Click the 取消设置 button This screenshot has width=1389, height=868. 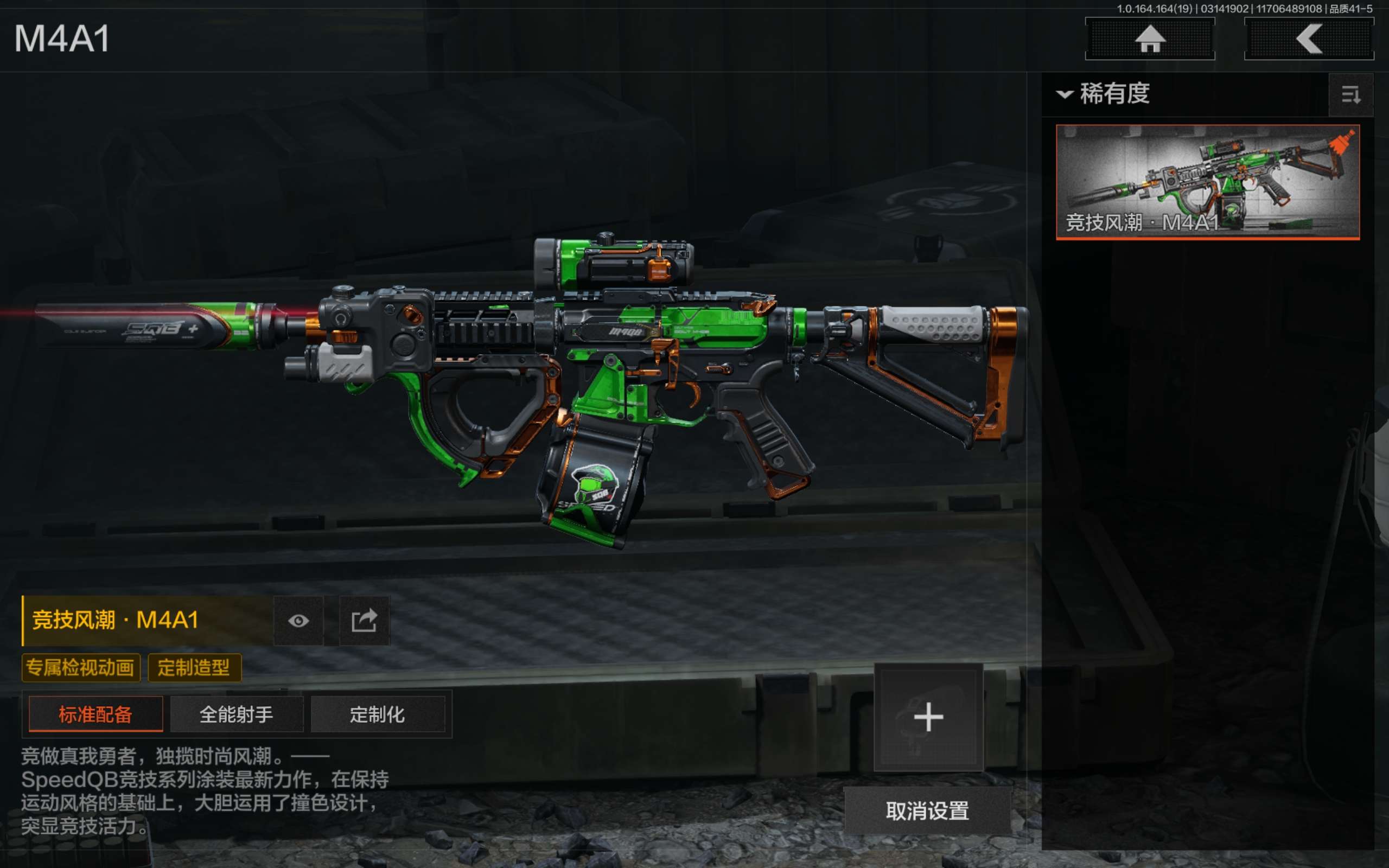pos(927,810)
